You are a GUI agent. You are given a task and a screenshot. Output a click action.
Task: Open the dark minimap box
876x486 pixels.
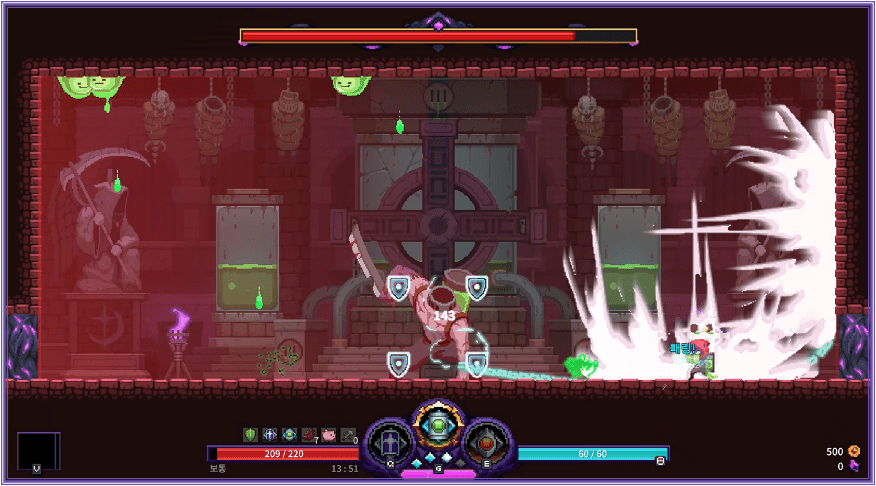(x=38, y=451)
